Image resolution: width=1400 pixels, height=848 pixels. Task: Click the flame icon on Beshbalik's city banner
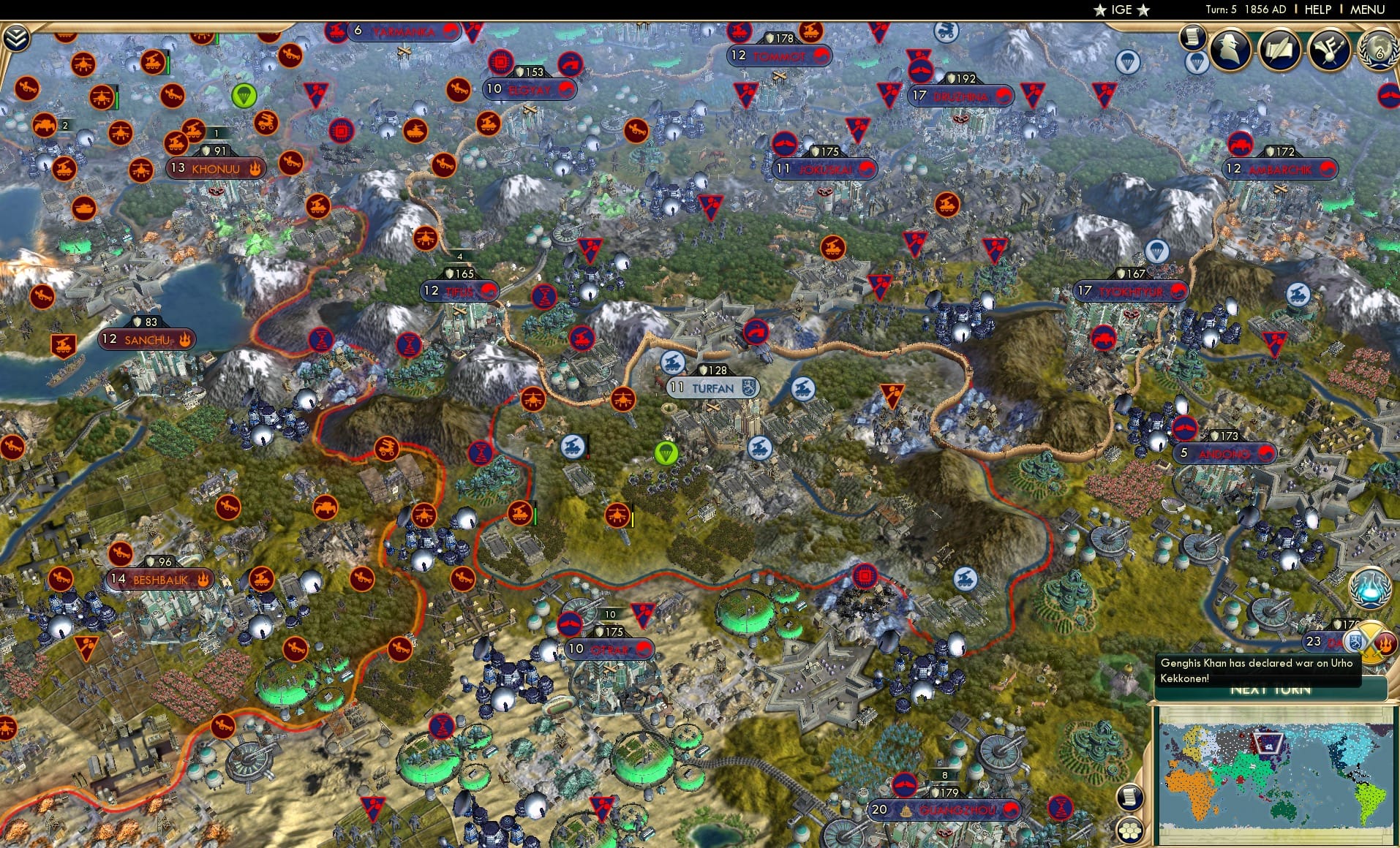pyautogui.click(x=203, y=578)
